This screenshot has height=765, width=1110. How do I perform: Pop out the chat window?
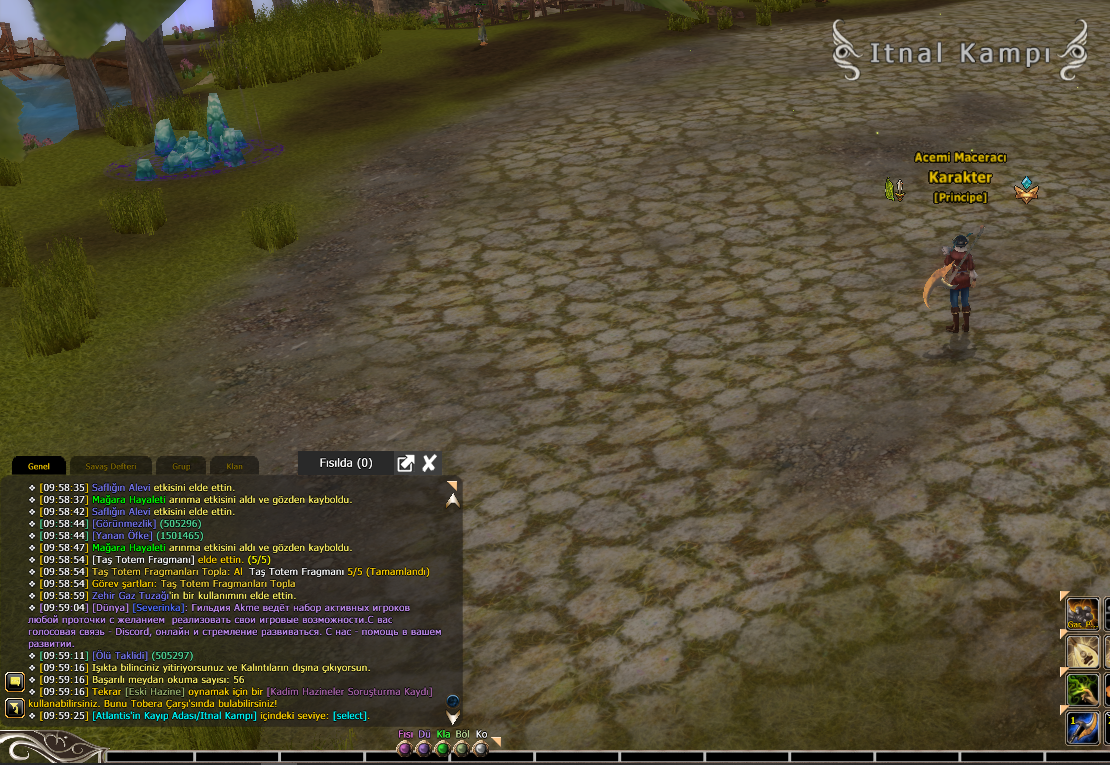pyautogui.click(x=405, y=463)
